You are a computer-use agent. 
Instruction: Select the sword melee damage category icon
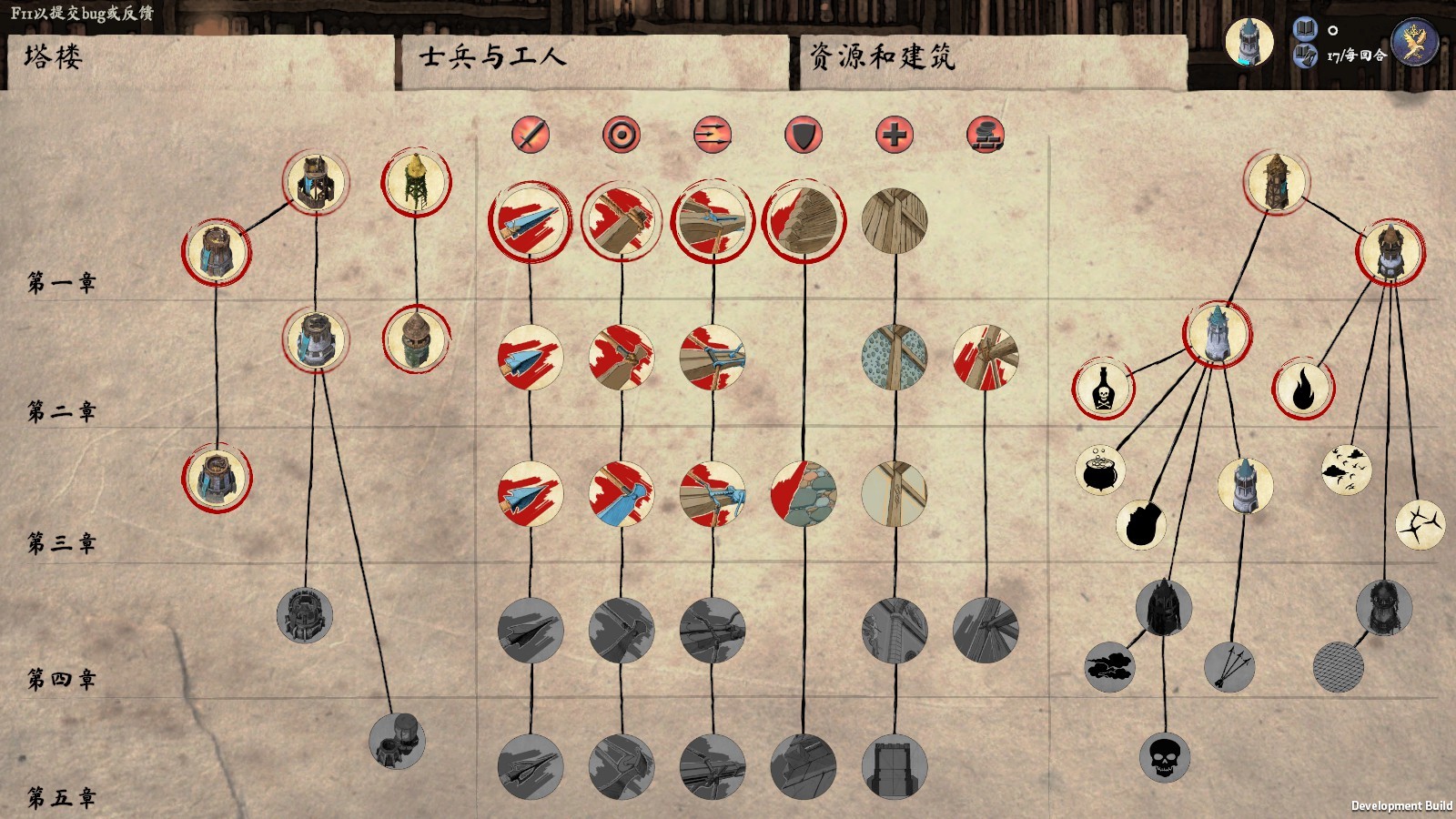pos(529,135)
